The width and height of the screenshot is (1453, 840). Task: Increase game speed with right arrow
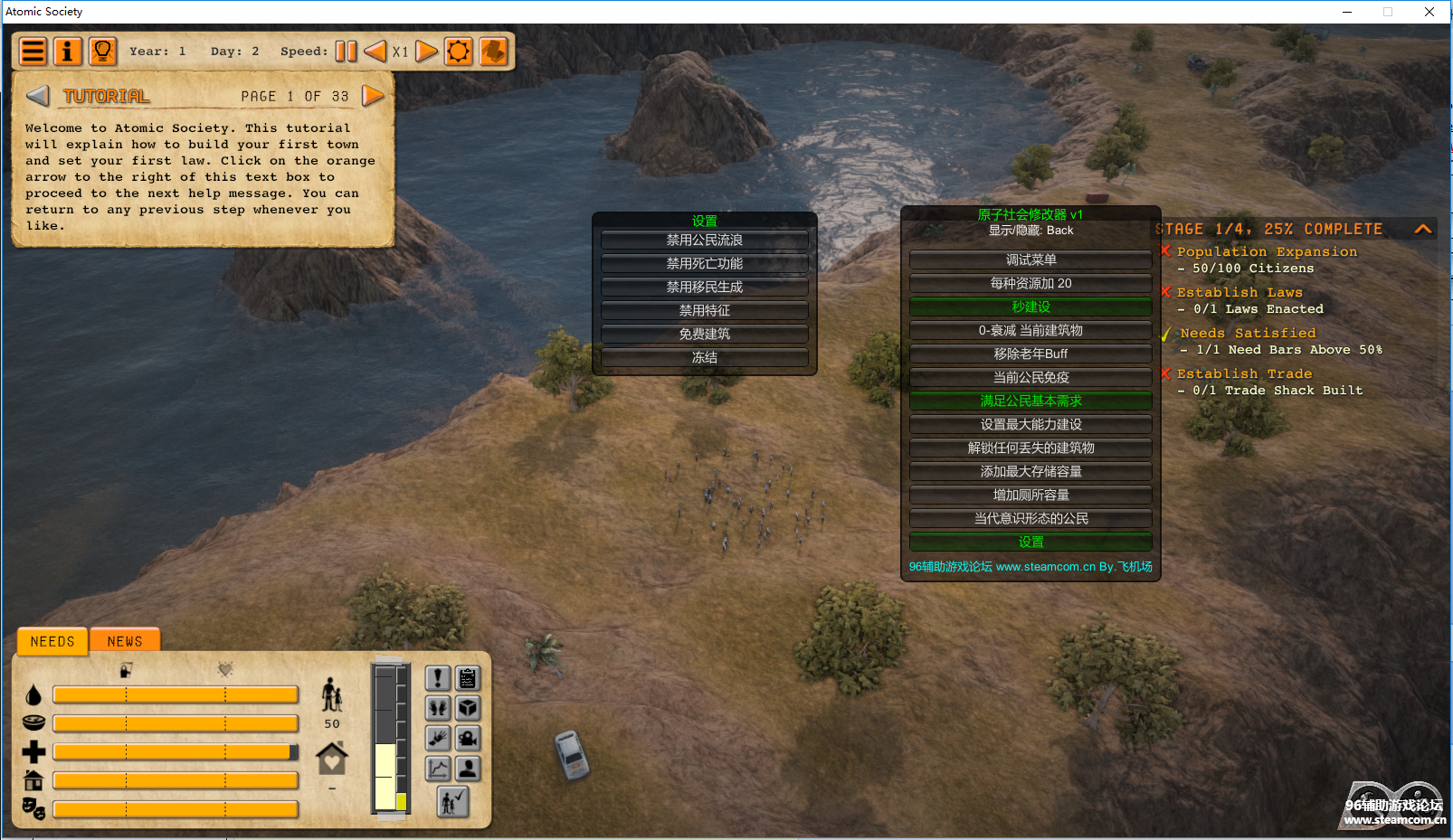[427, 52]
